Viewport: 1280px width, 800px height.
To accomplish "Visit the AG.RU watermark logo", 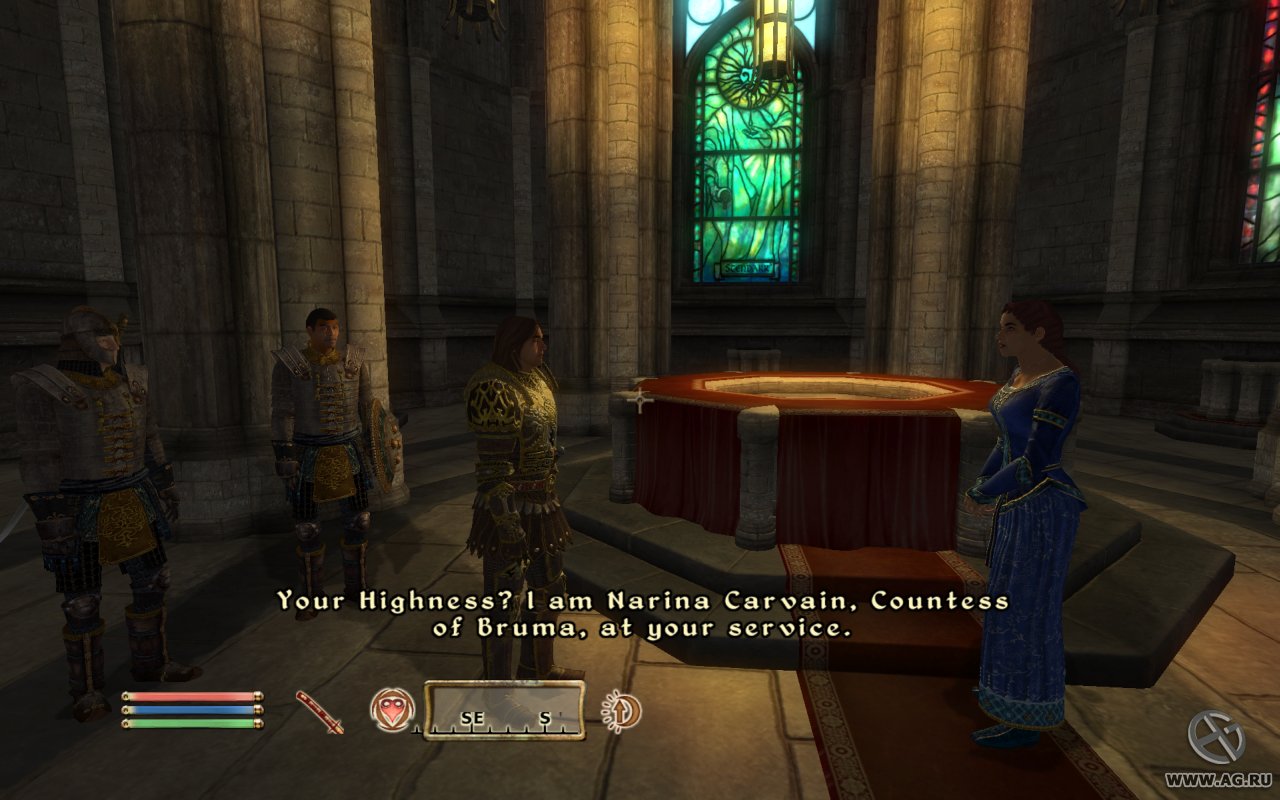I will point(1216,738).
